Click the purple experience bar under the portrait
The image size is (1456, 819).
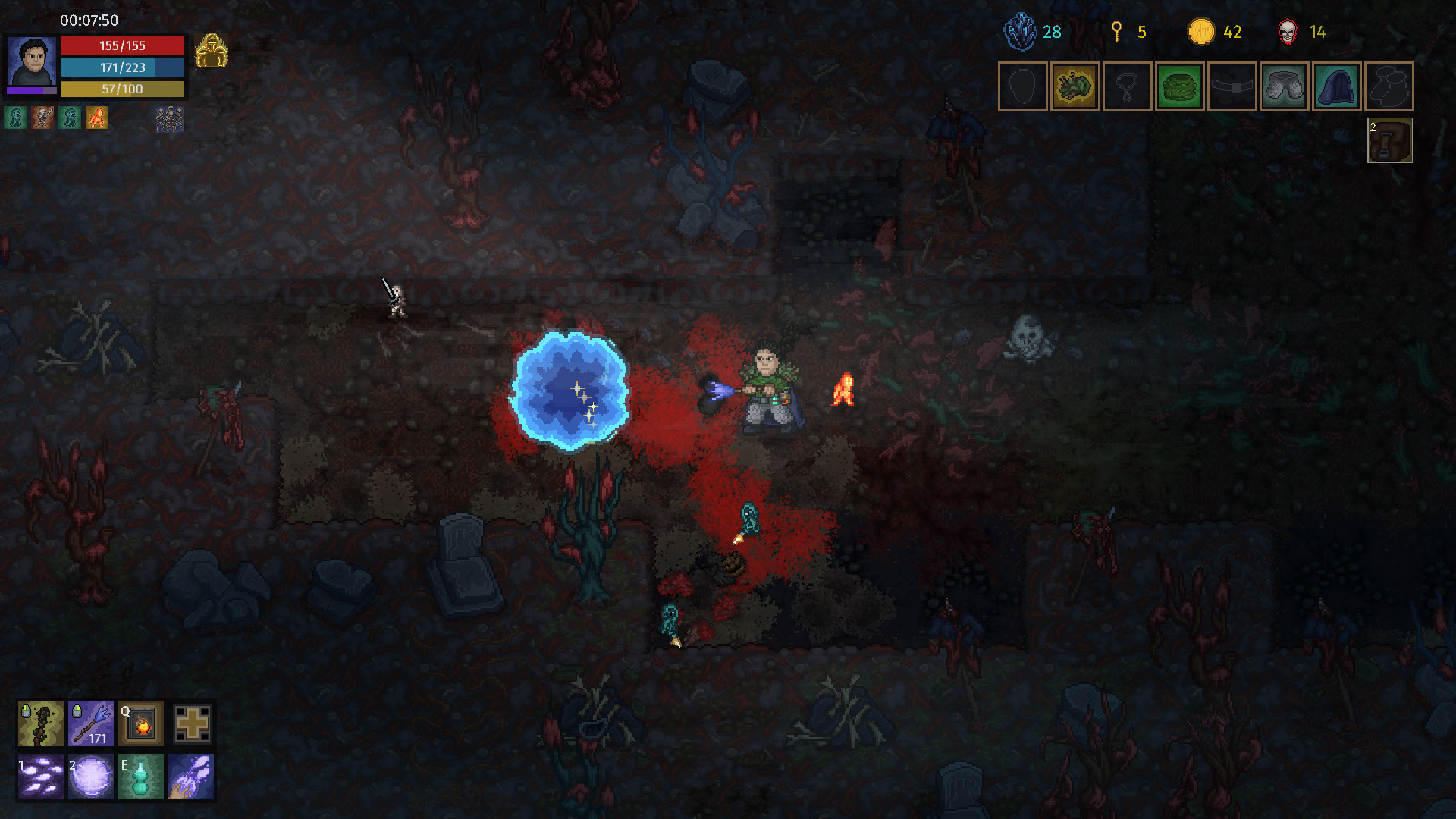tap(33, 92)
